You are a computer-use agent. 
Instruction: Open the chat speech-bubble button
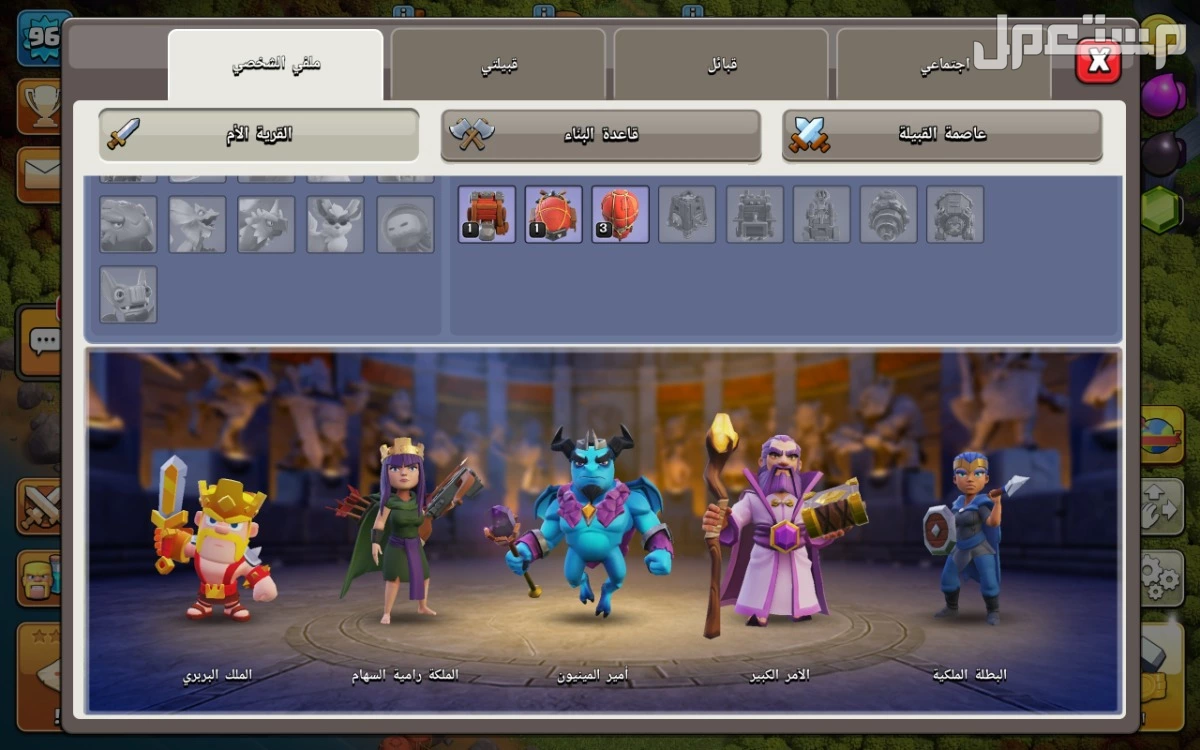(42, 342)
